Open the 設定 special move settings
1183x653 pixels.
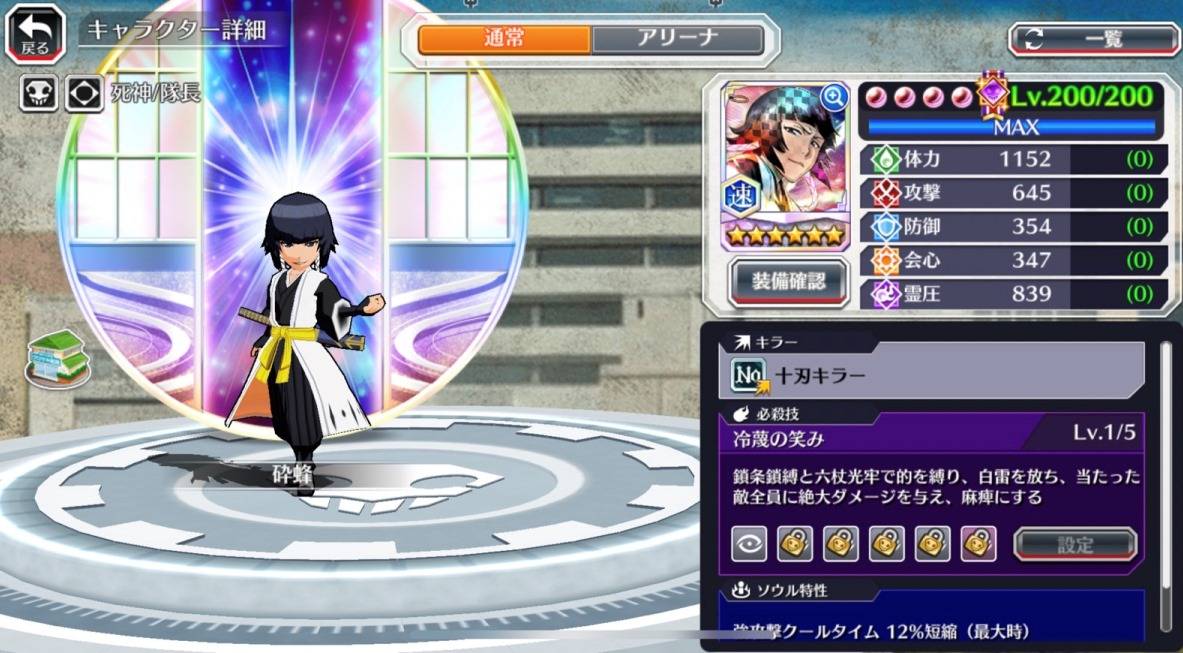click(1075, 545)
